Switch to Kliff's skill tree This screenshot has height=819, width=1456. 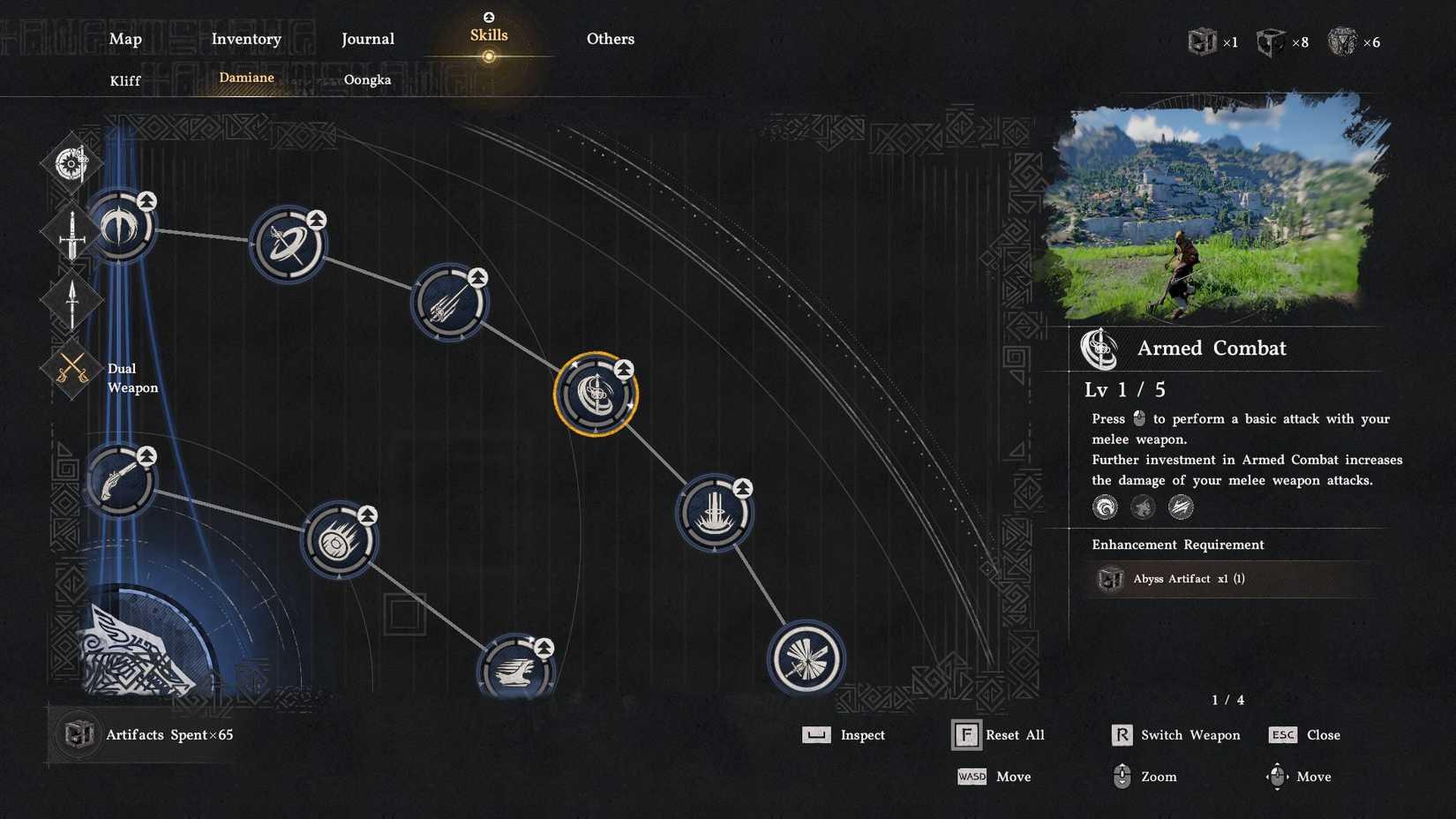click(x=124, y=79)
